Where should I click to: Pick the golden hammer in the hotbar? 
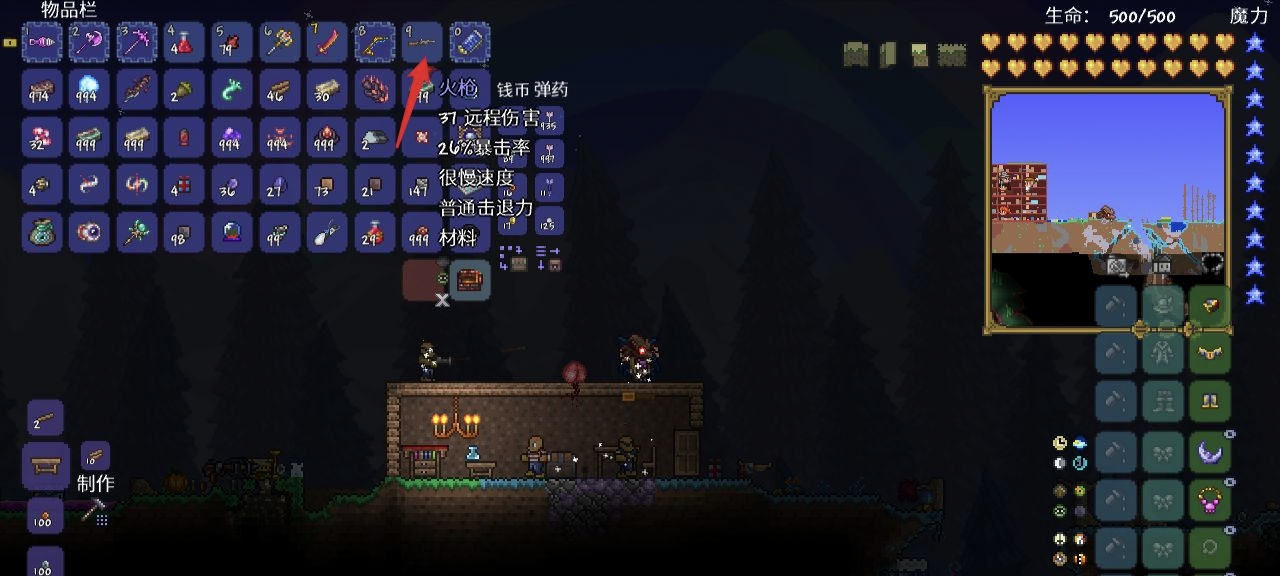point(279,43)
